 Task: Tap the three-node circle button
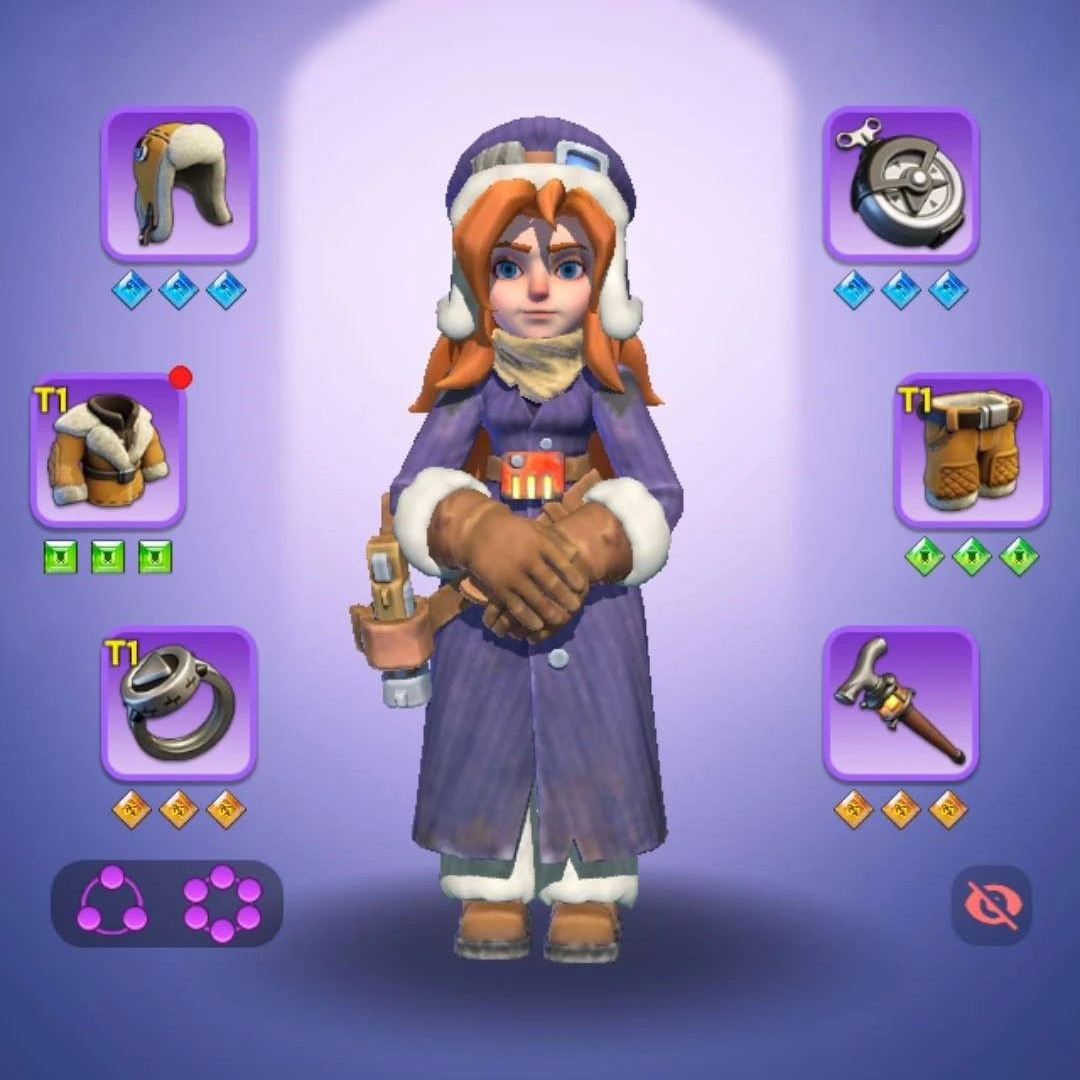point(112,901)
